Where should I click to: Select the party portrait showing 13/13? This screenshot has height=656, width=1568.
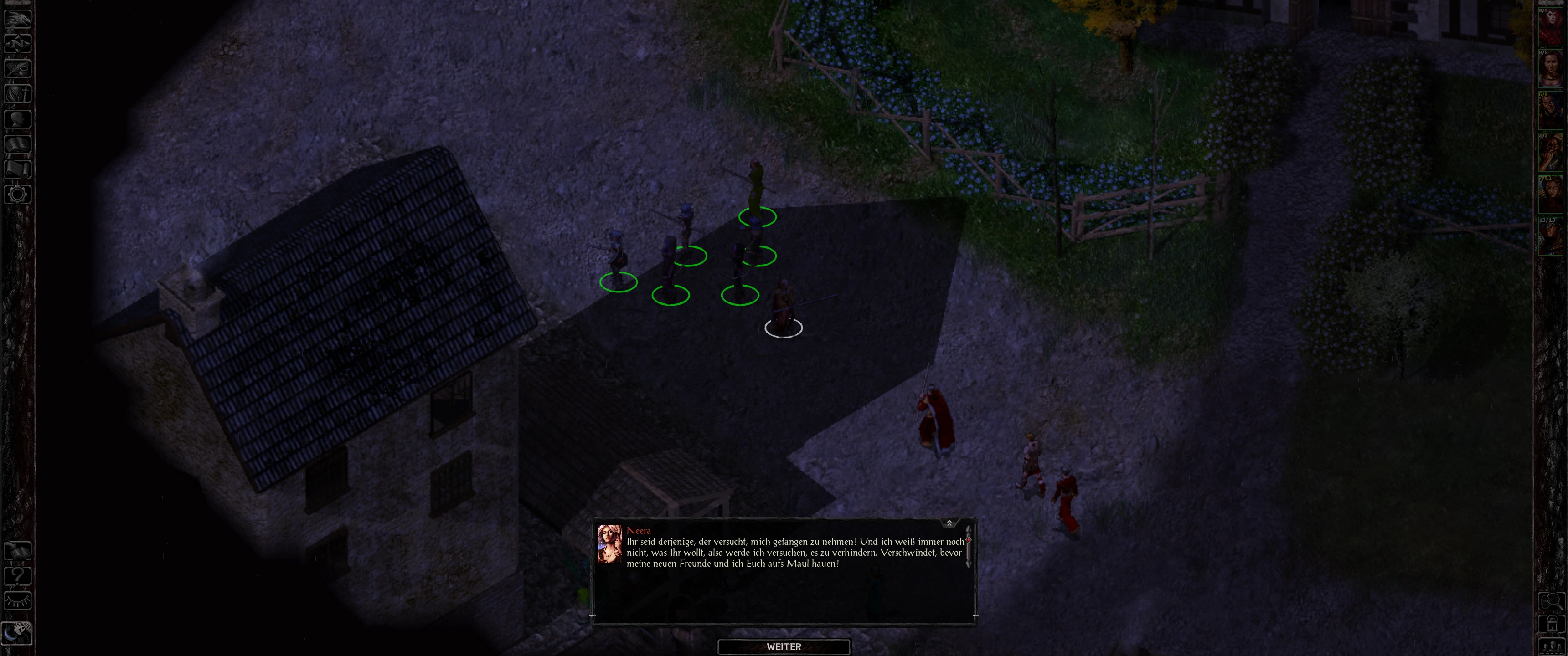point(1550,237)
